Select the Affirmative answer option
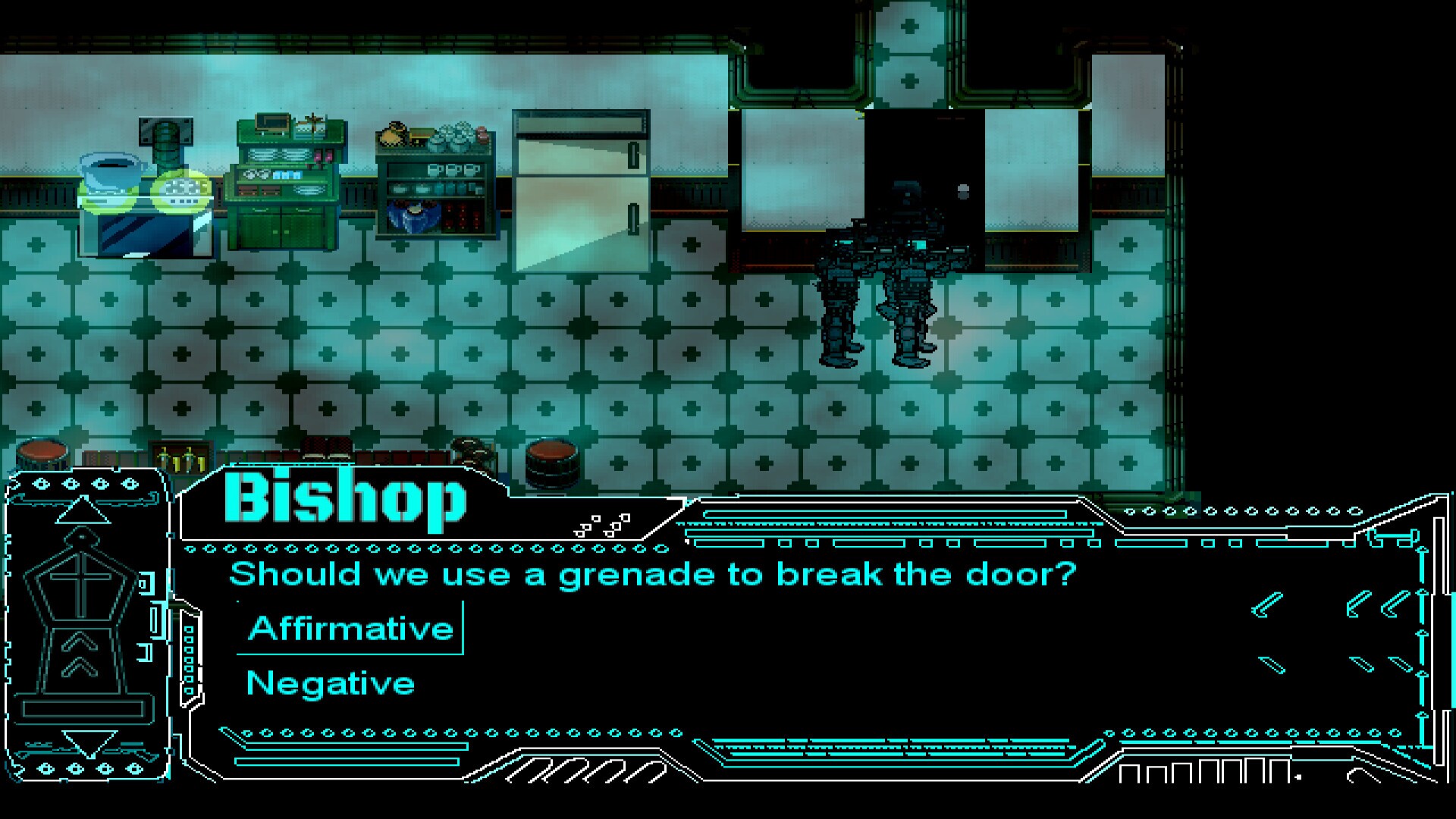The image size is (1456, 819). (x=350, y=627)
